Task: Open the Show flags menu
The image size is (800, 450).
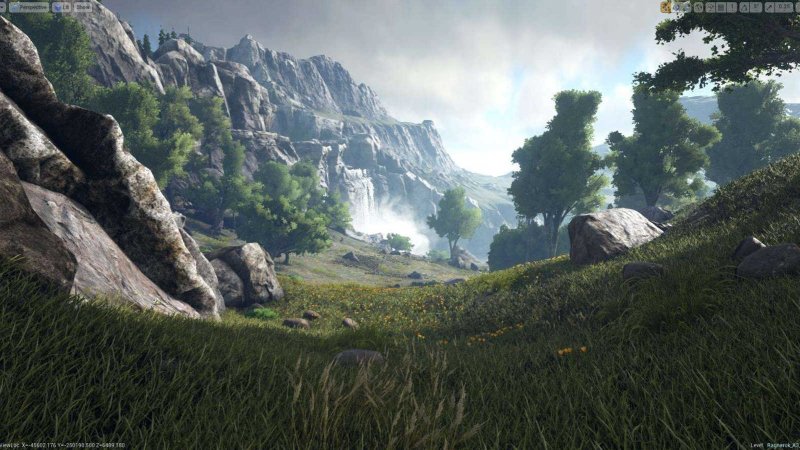Action: coord(82,6)
